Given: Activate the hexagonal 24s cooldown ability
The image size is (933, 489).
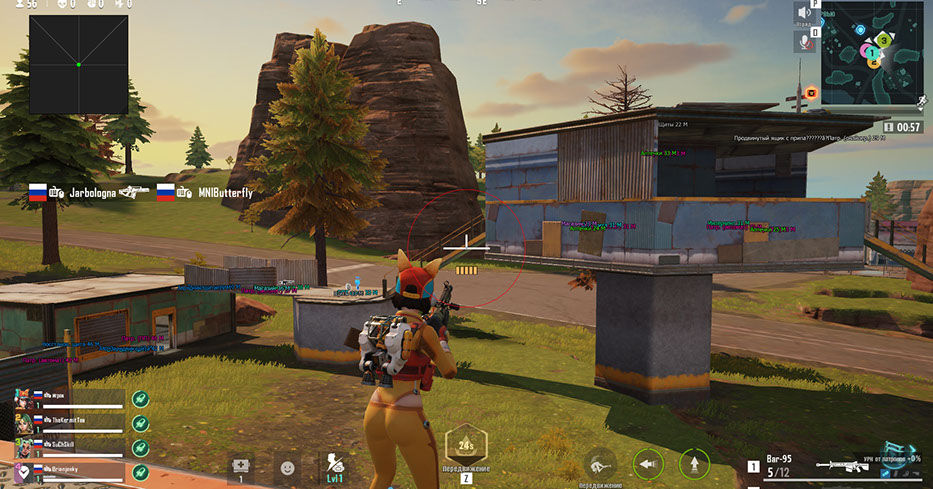Looking at the screenshot, I should (466, 444).
